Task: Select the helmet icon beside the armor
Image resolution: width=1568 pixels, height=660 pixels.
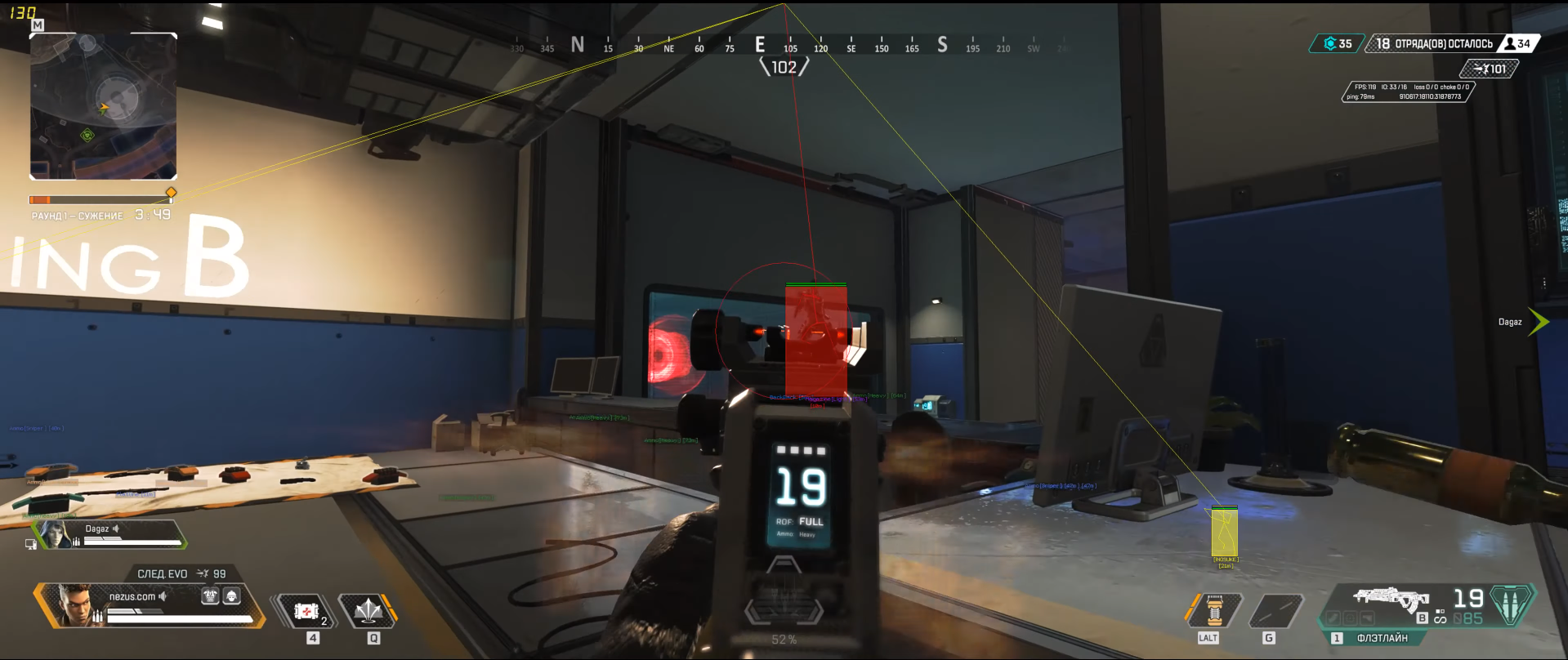Action: click(232, 596)
